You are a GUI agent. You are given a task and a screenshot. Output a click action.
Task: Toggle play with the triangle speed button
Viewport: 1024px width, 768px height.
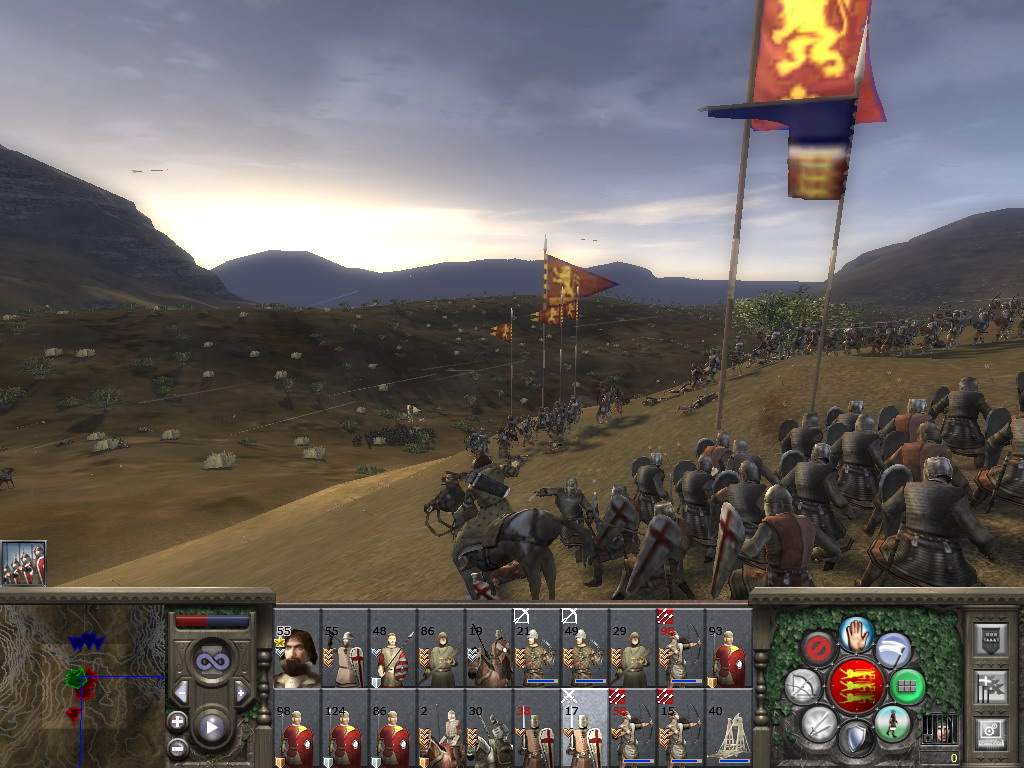point(212,727)
